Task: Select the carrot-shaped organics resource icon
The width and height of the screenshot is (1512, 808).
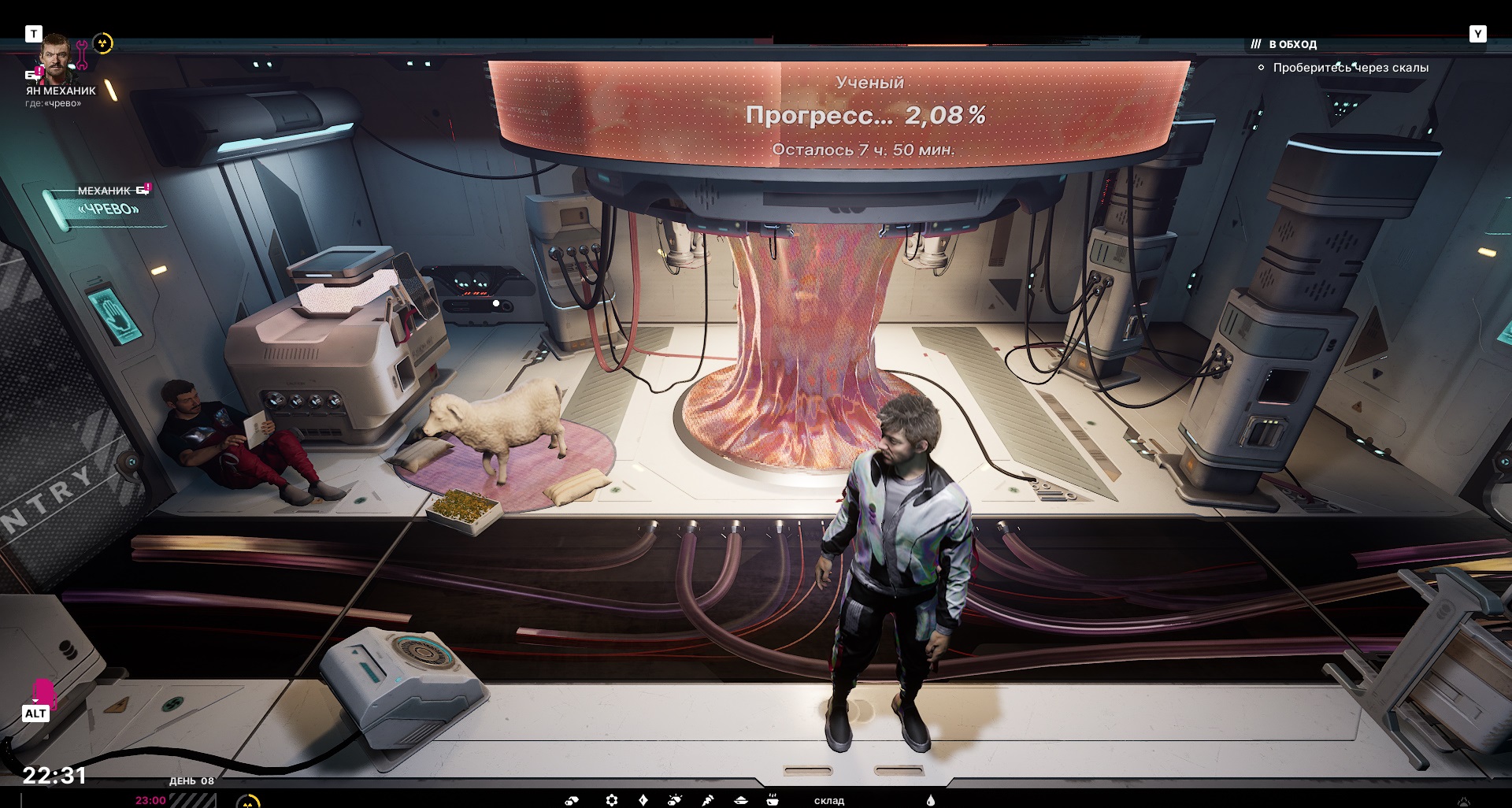Action: pos(707,800)
